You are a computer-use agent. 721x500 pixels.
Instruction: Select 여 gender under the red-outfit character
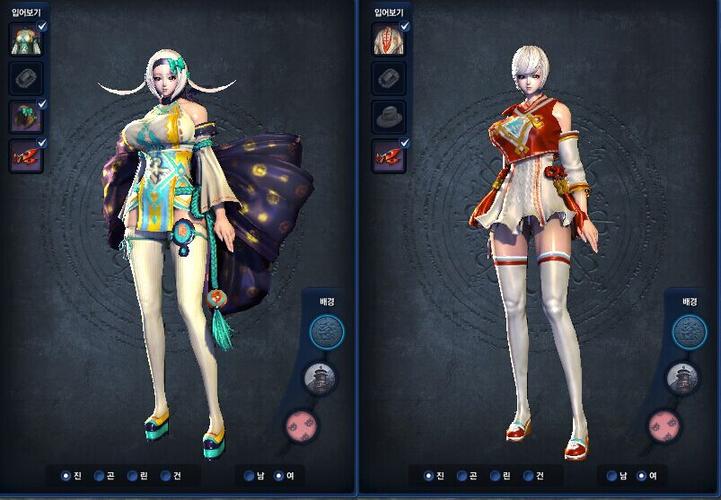coord(642,475)
